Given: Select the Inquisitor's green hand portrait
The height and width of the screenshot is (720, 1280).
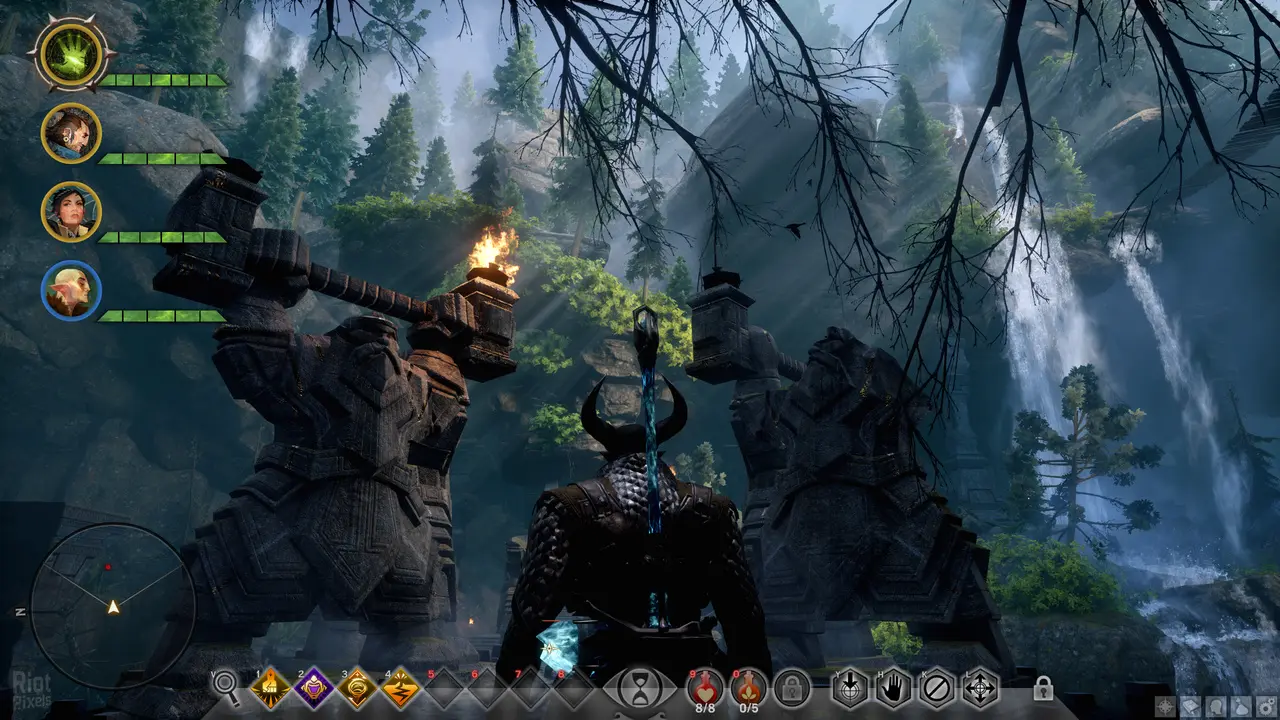Looking at the screenshot, I should coord(70,53).
